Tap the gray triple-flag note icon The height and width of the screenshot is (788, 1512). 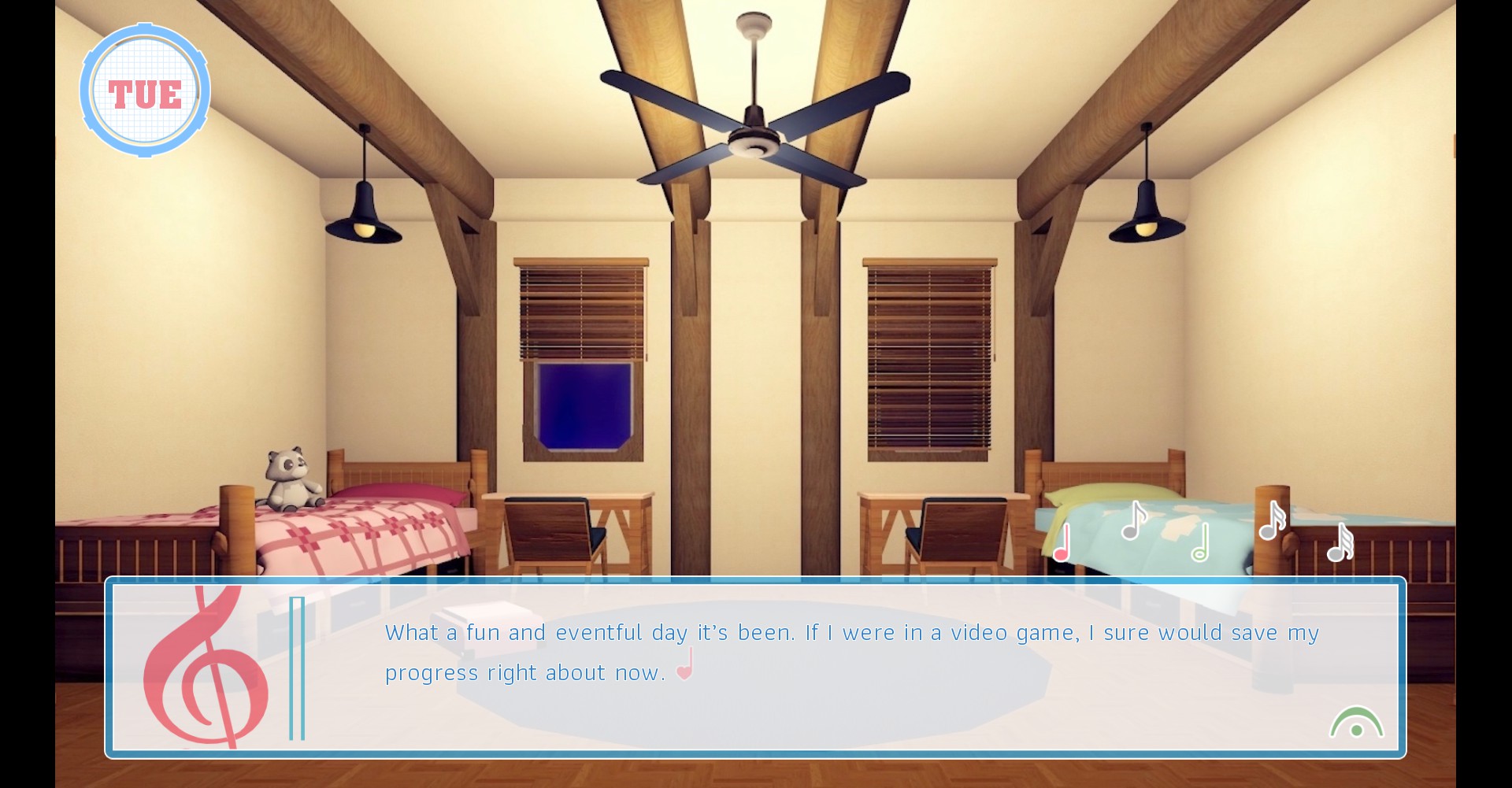tap(1340, 543)
